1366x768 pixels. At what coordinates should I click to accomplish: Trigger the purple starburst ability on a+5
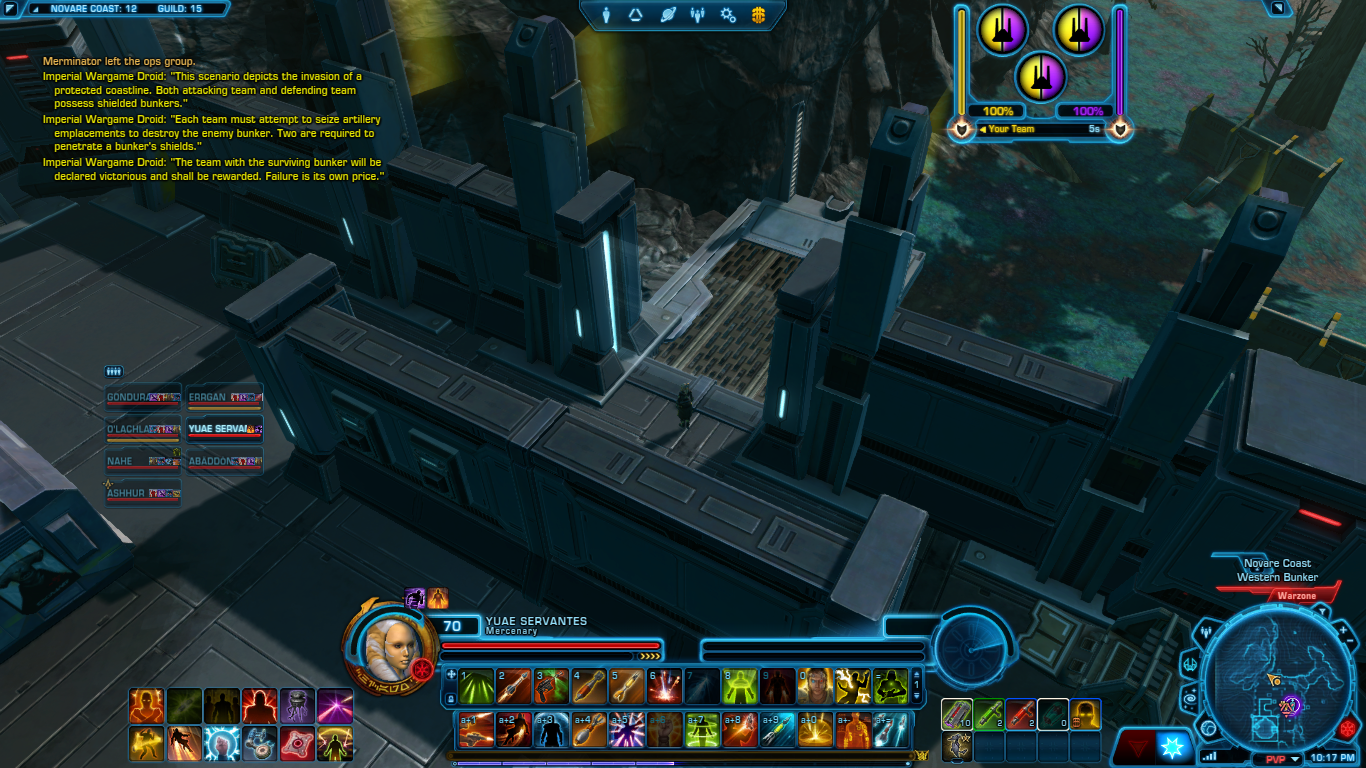[x=627, y=730]
